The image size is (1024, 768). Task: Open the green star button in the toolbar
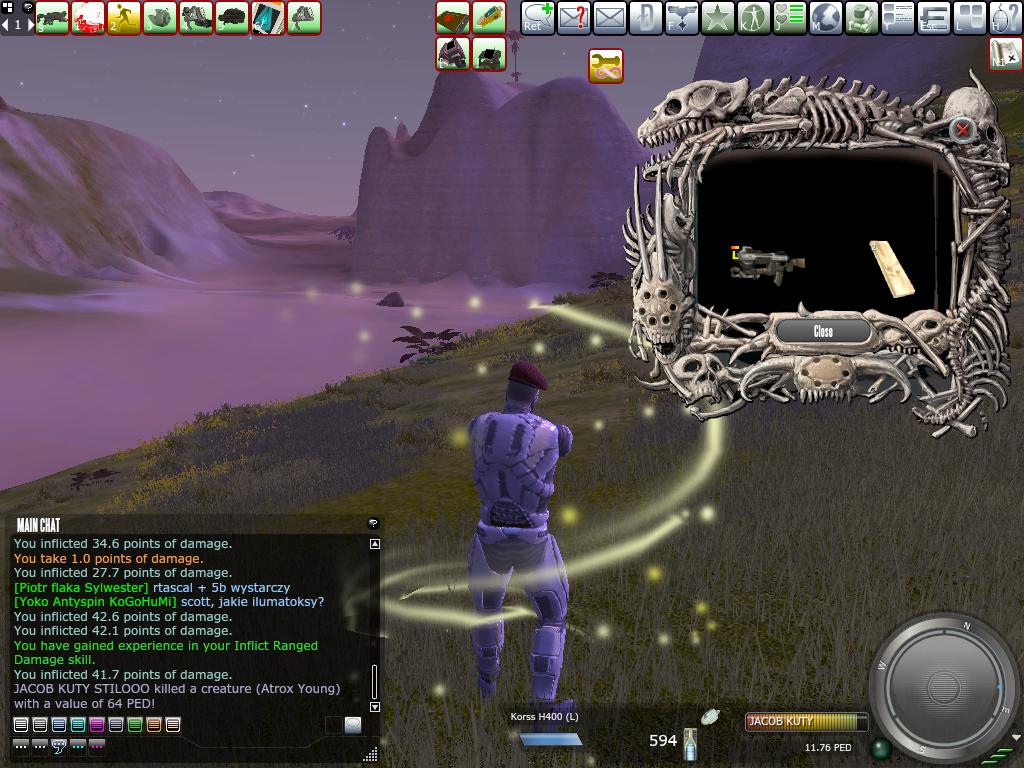pos(718,17)
